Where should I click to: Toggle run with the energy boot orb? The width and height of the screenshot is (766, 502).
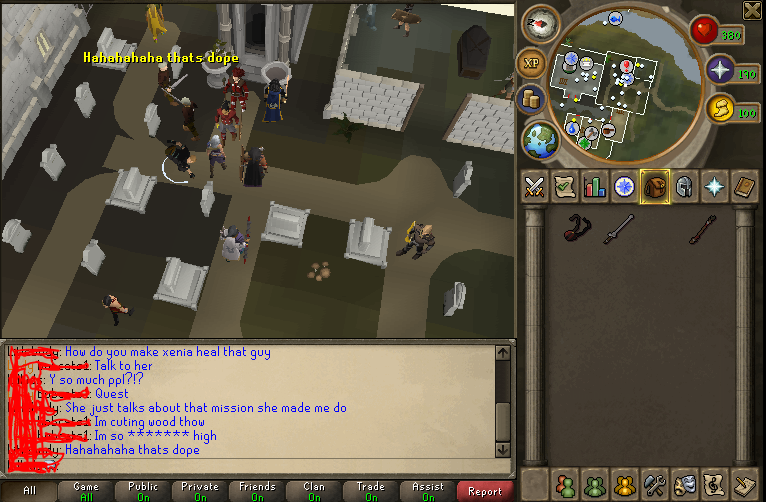[x=719, y=108]
